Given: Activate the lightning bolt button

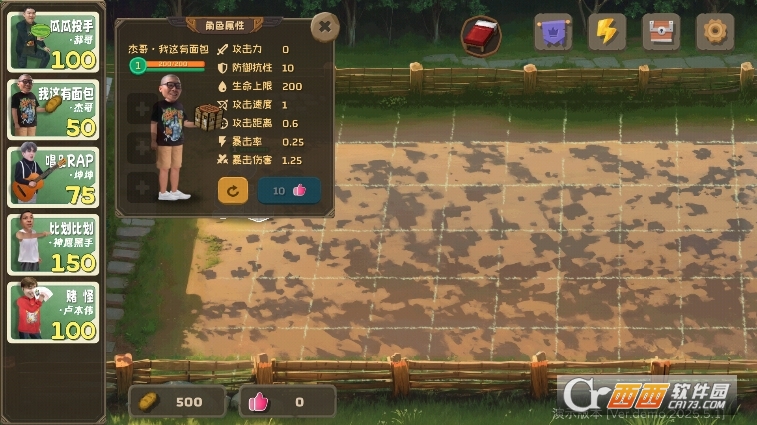Looking at the screenshot, I should coord(607,32).
